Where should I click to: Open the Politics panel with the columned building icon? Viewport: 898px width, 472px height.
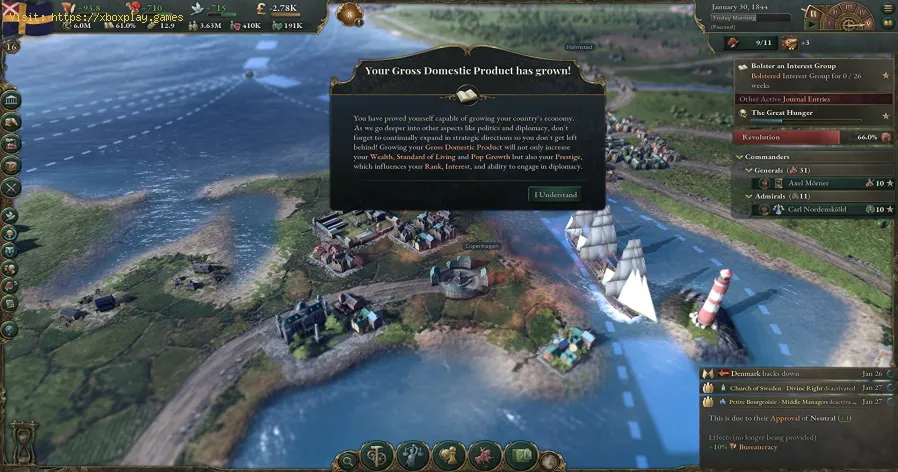click(x=11, y=102)
